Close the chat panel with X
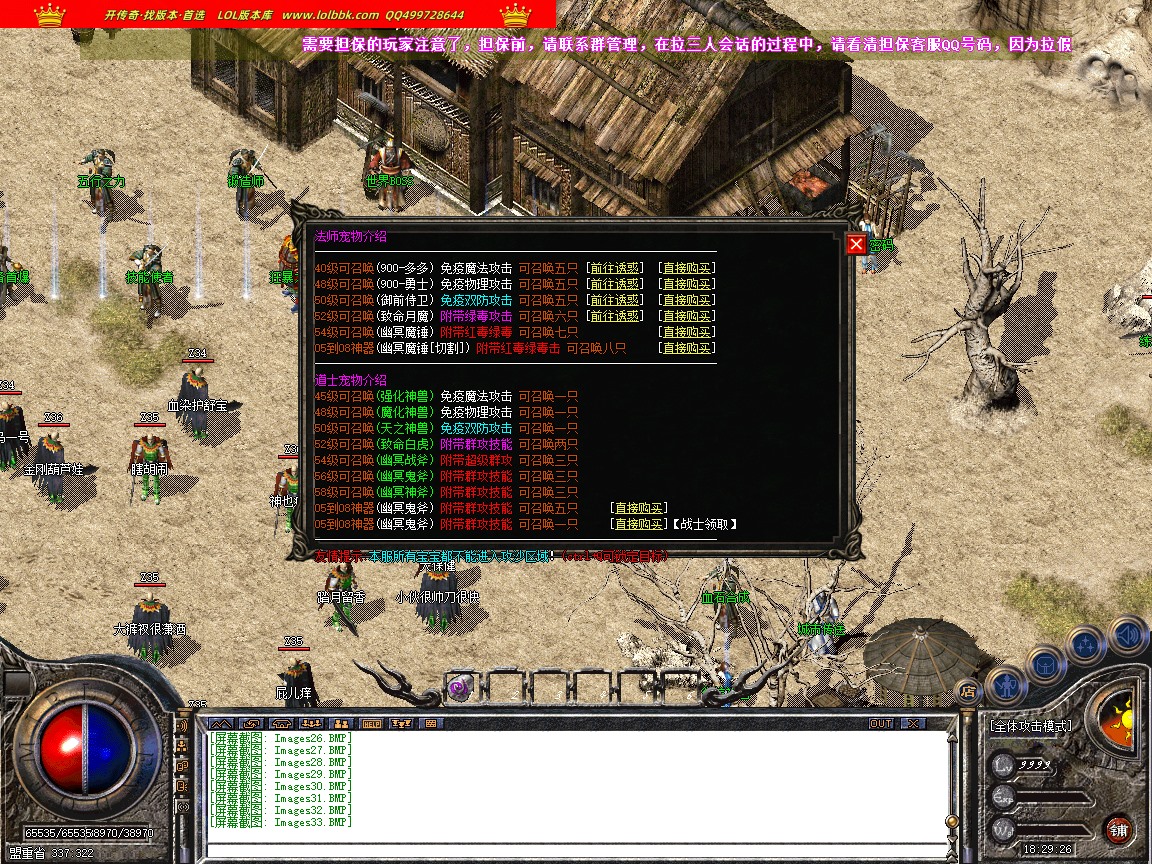The height and width of the screenshot is (864, 1152). point(912,723)
